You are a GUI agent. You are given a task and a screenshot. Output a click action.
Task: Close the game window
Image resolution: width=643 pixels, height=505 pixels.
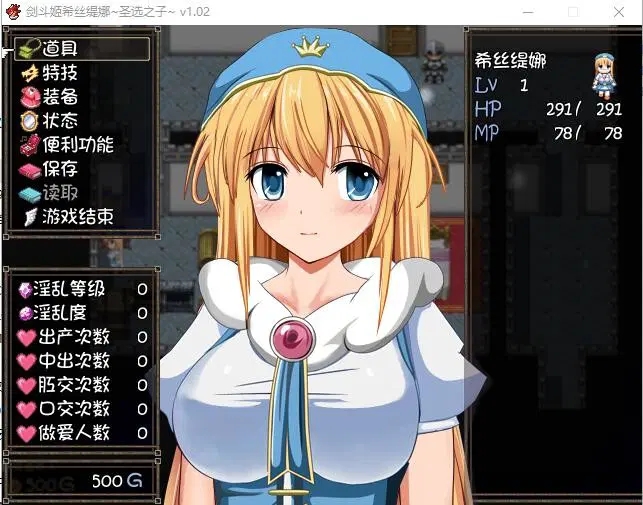pyautogui.click(x=620, y=13)
